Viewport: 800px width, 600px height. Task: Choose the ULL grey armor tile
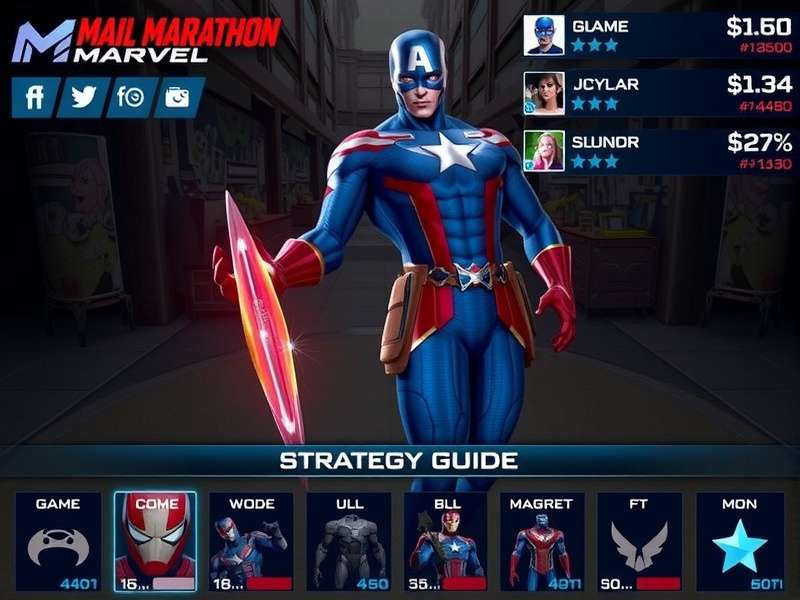(x=348, y=541)
